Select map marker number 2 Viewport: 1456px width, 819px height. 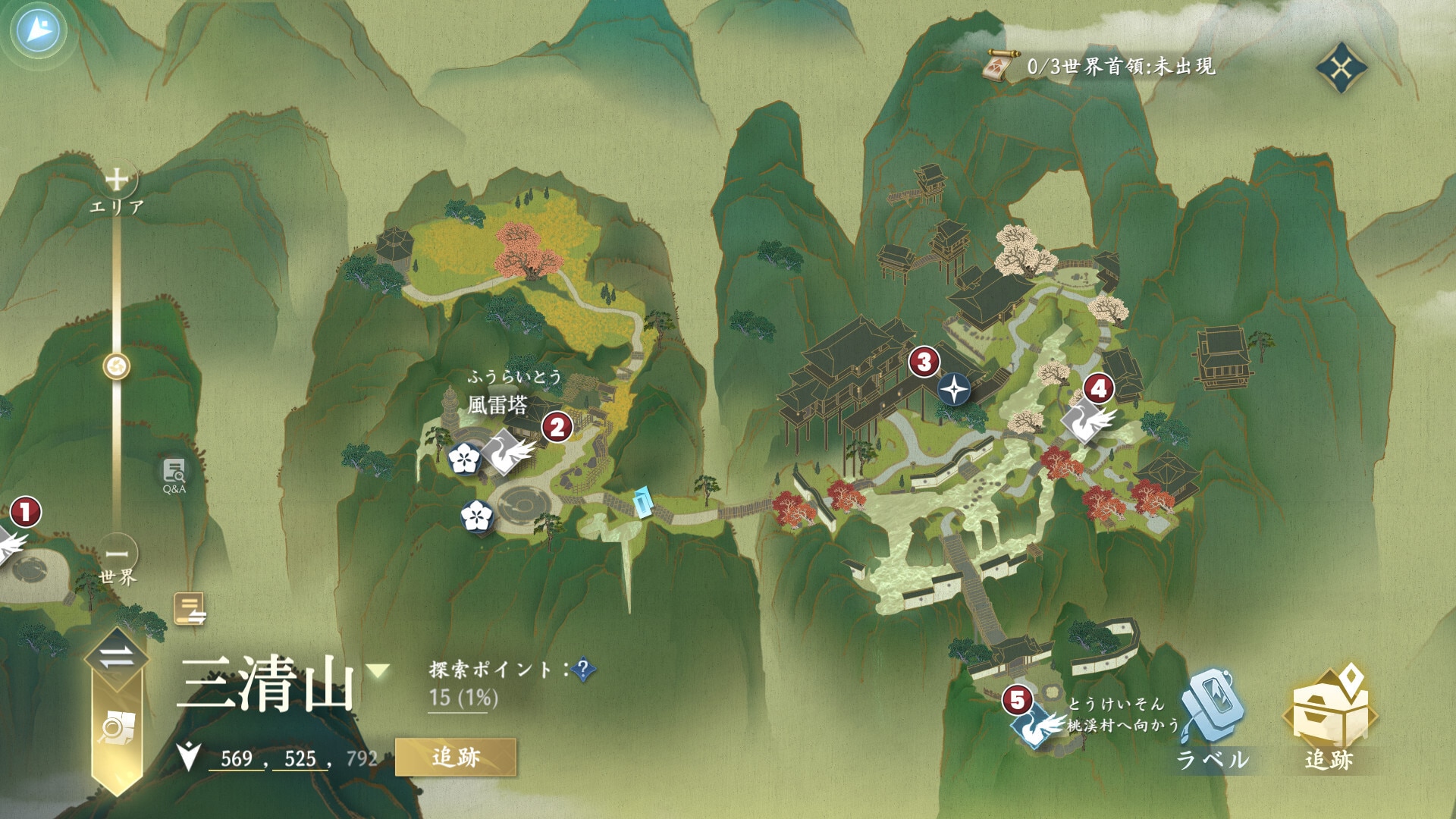tap(557, 428)
